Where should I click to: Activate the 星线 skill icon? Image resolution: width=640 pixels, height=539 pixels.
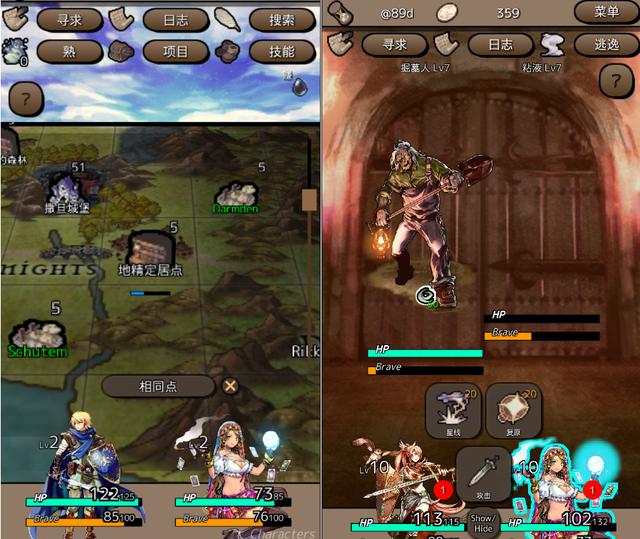coord(454,410)
